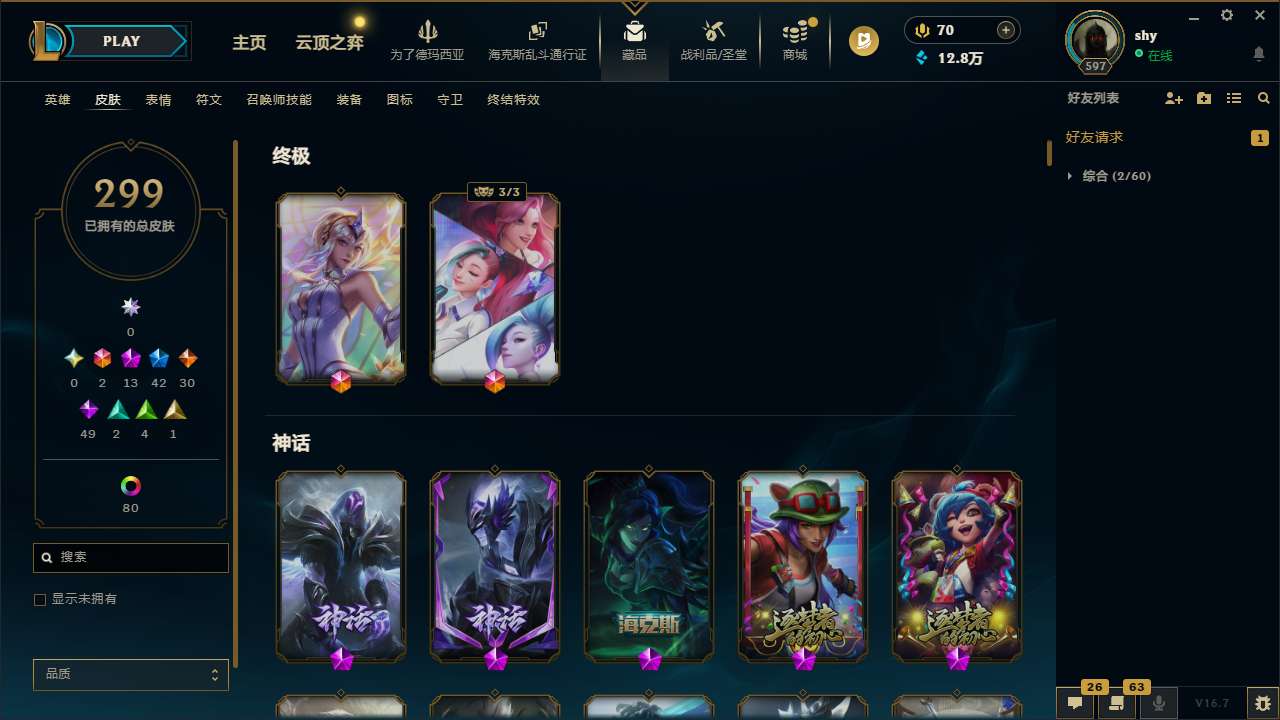Click the chevron above the 藏品 nav item
Viewport: 1280px width, 720px height.
click(x=634, y=5)
